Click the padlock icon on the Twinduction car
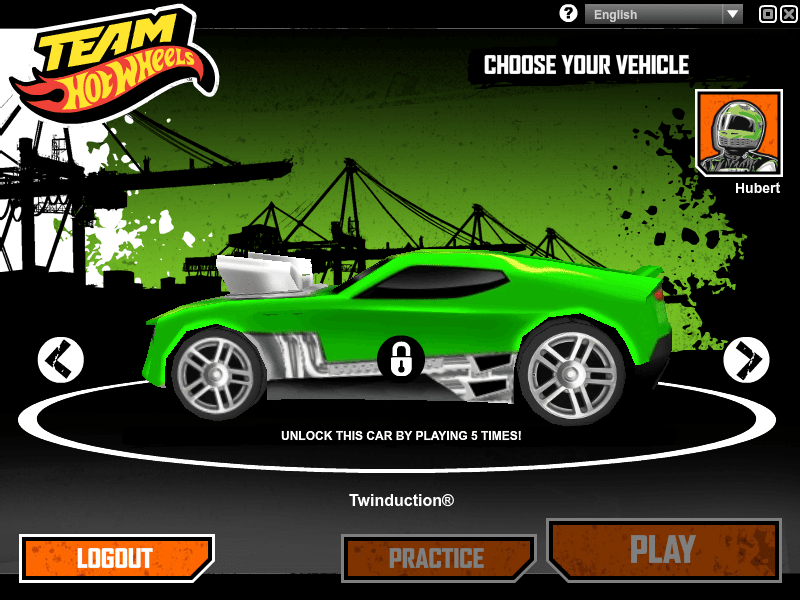 click(401, 358)
